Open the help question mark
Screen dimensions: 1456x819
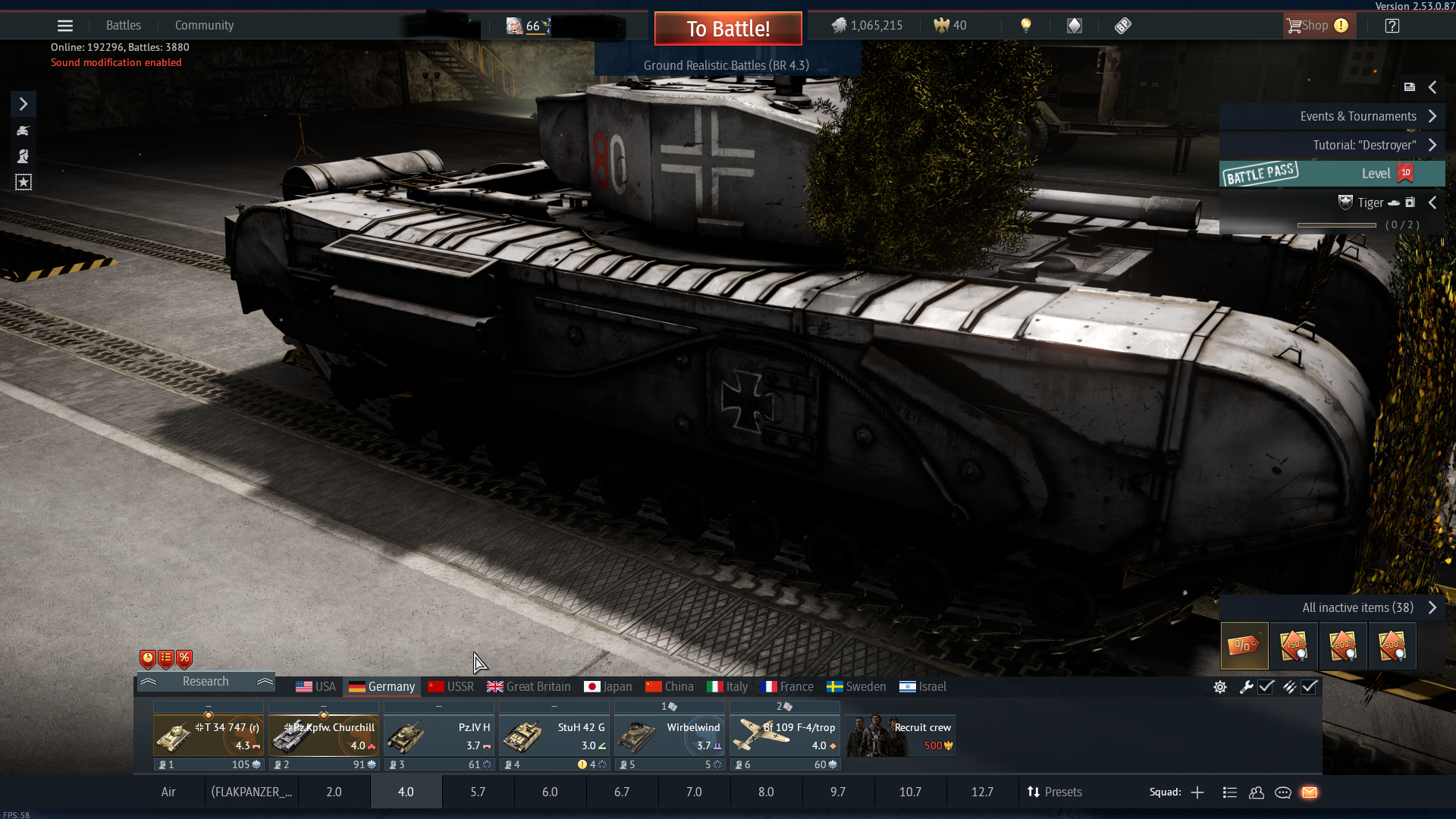pyautogui.click(x=1392, y=26)
